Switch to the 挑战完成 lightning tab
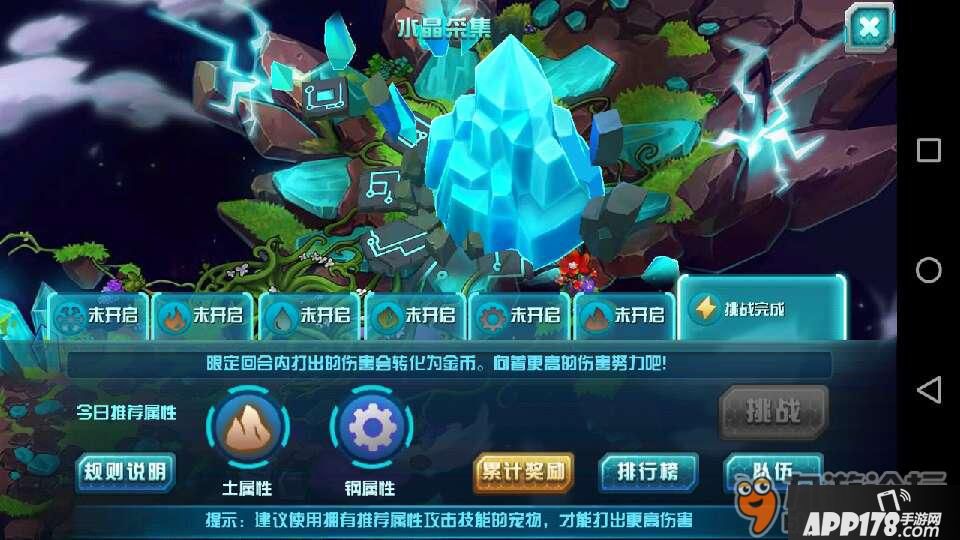 coord(760,308)
